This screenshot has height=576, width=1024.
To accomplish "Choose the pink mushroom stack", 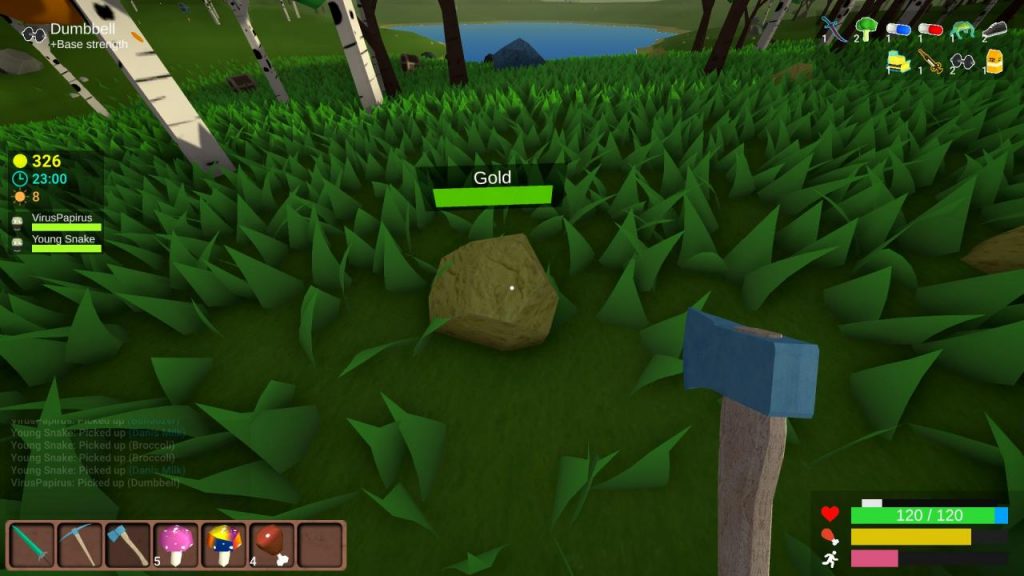I will click(x=176, y=545).
